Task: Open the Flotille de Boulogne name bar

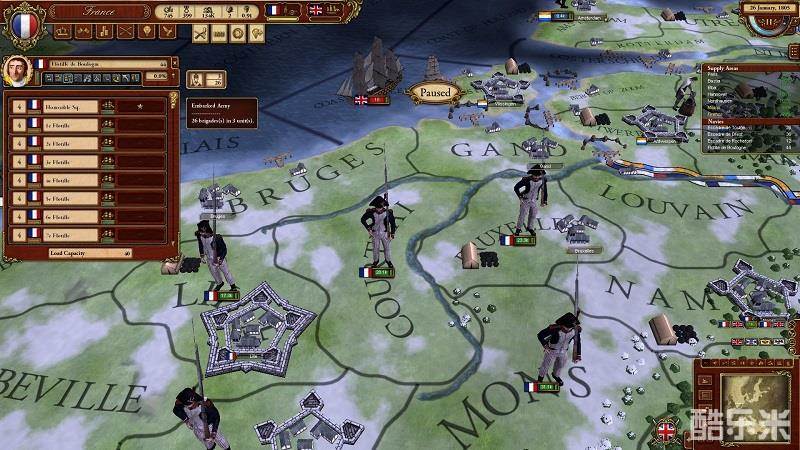Action: point(100,63)
